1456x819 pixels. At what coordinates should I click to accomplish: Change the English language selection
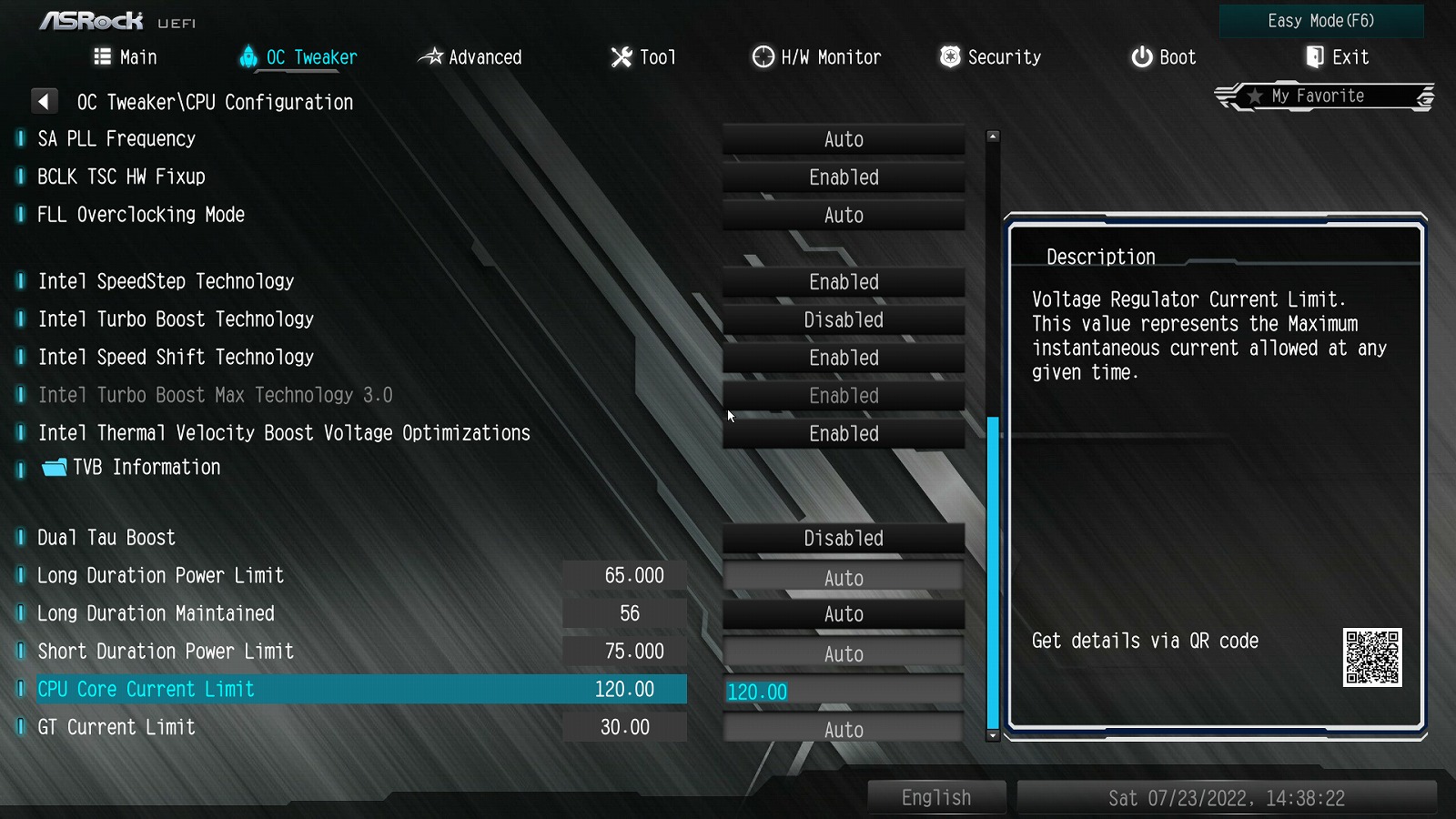pyautogui.click(x=936, y=798)
